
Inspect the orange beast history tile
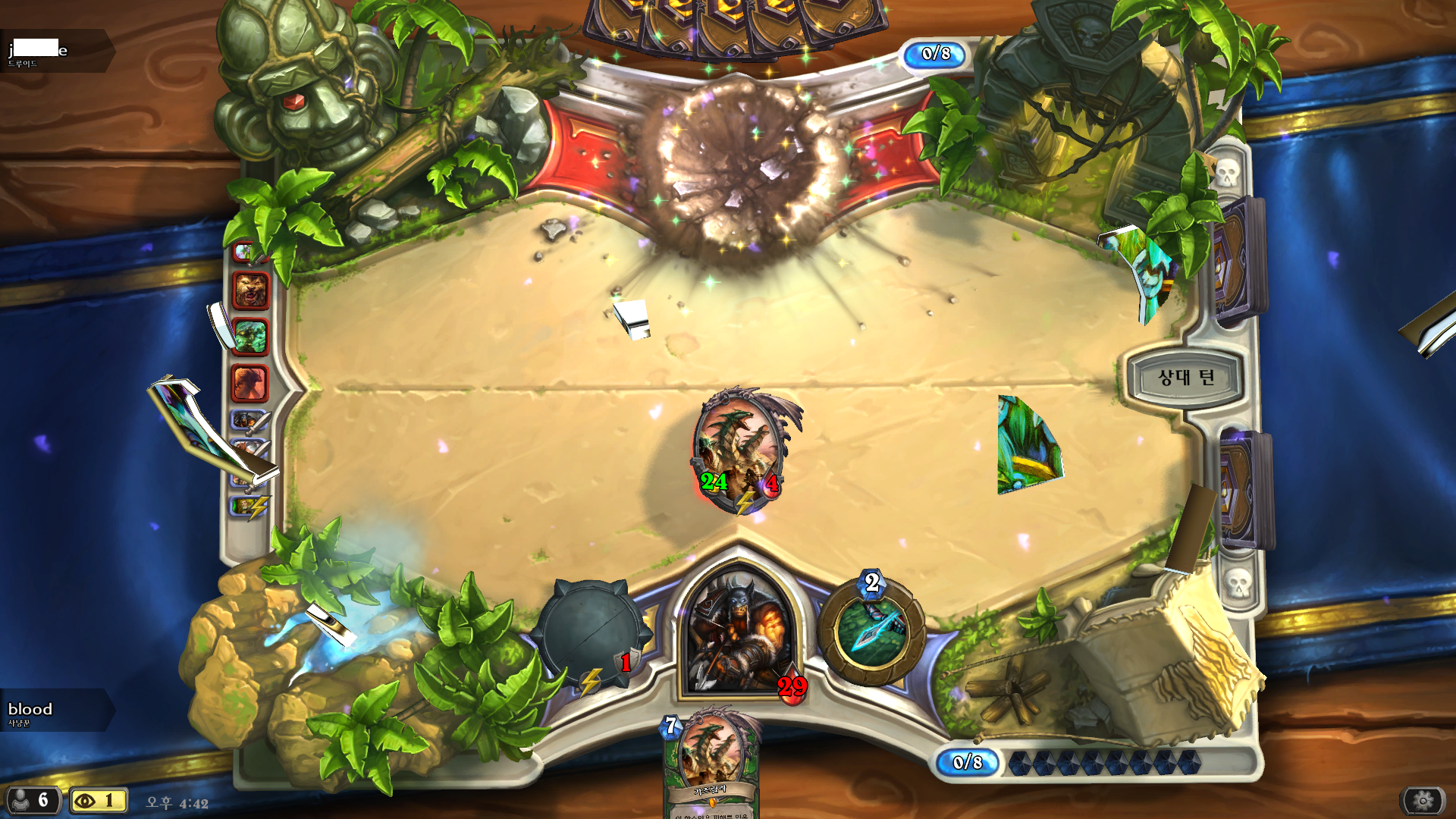tap(250, 383)
